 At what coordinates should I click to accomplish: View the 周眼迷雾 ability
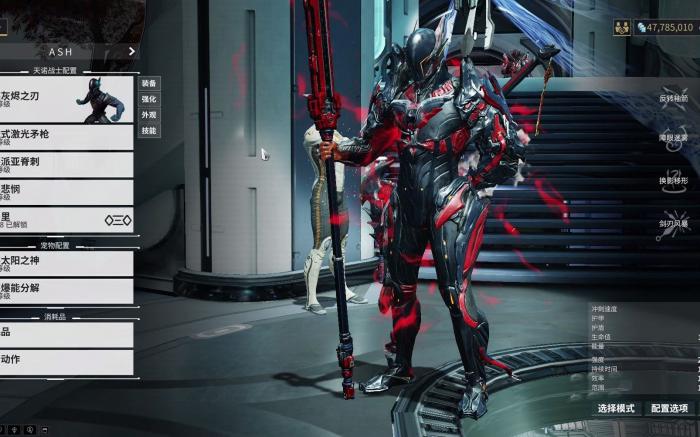click(674, 135)
